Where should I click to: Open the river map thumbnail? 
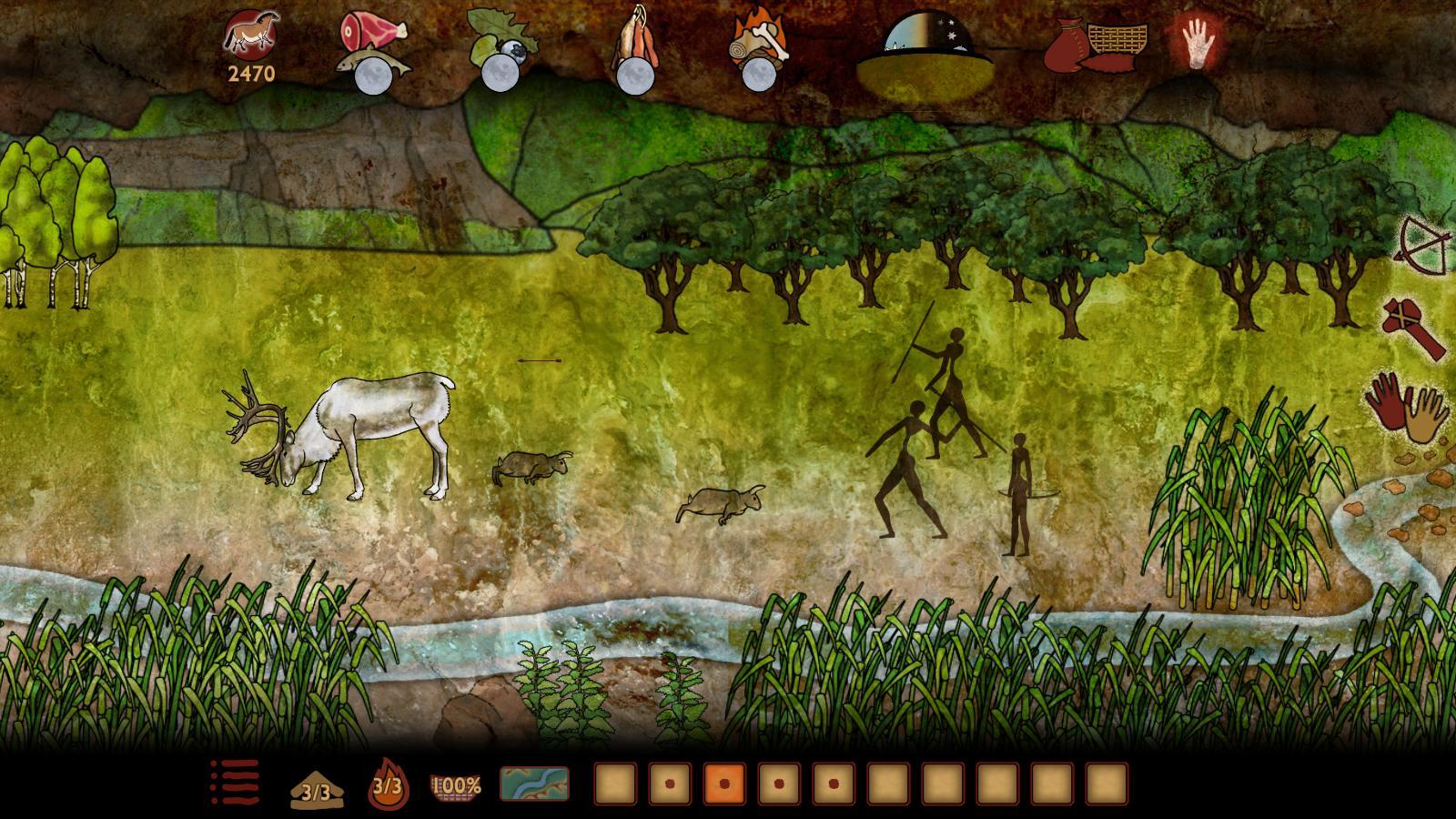point(535,784)
